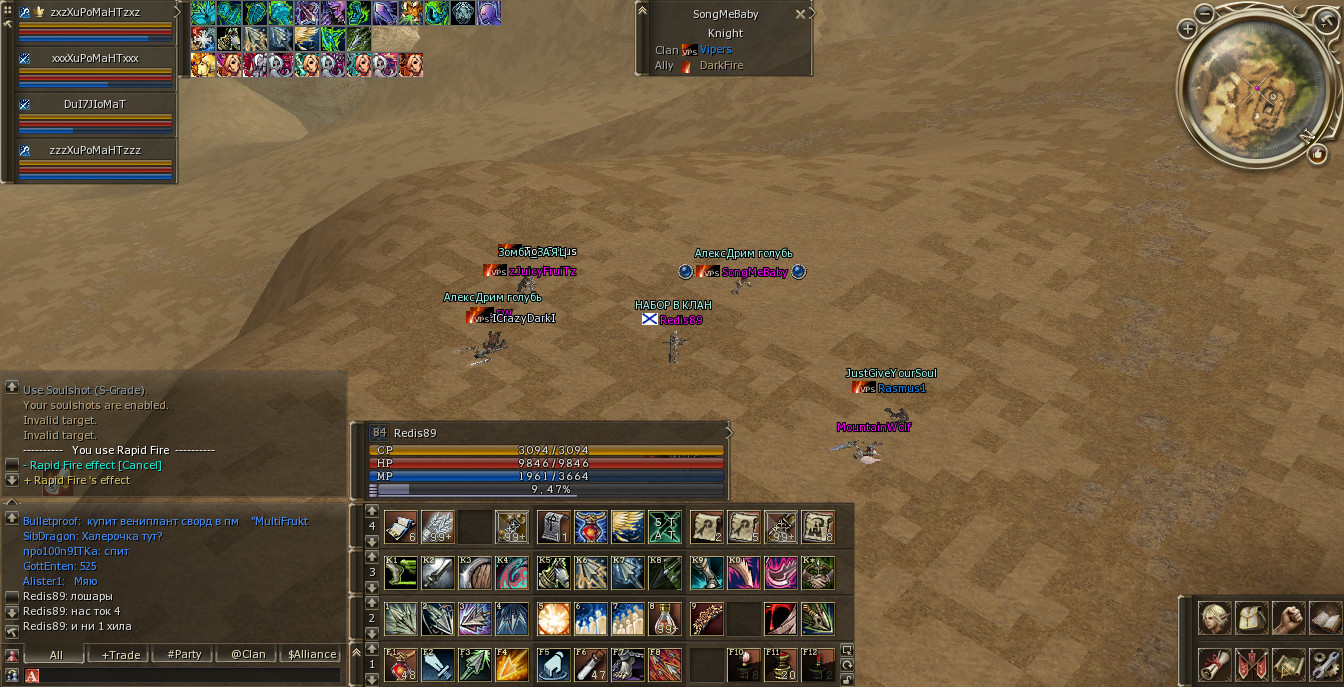Switch chat to the $Alliance tab
Screen dimensions: 1344x687
(x=312, y=655)
